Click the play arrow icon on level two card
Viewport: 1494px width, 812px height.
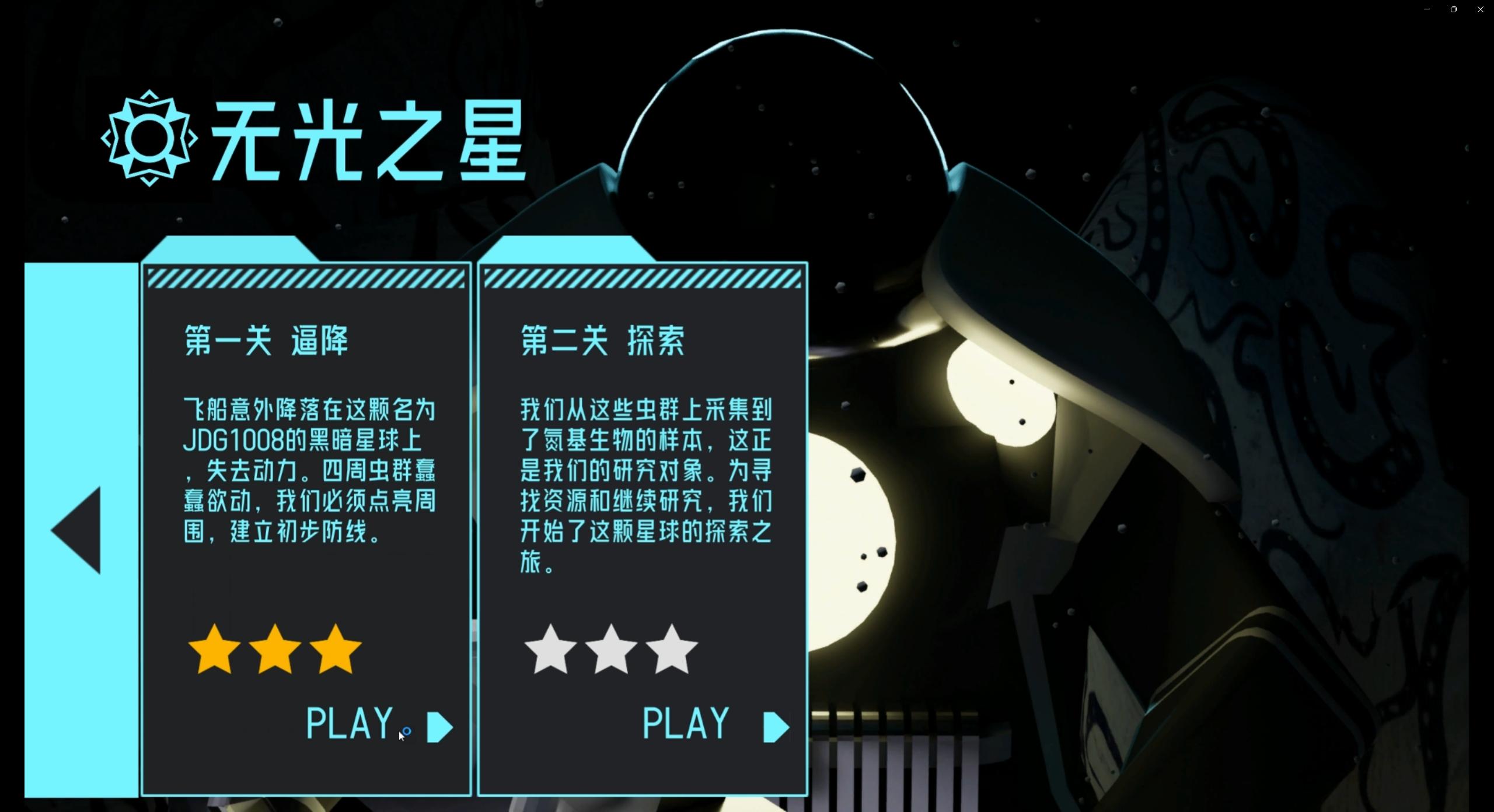(x=774, y=726)
